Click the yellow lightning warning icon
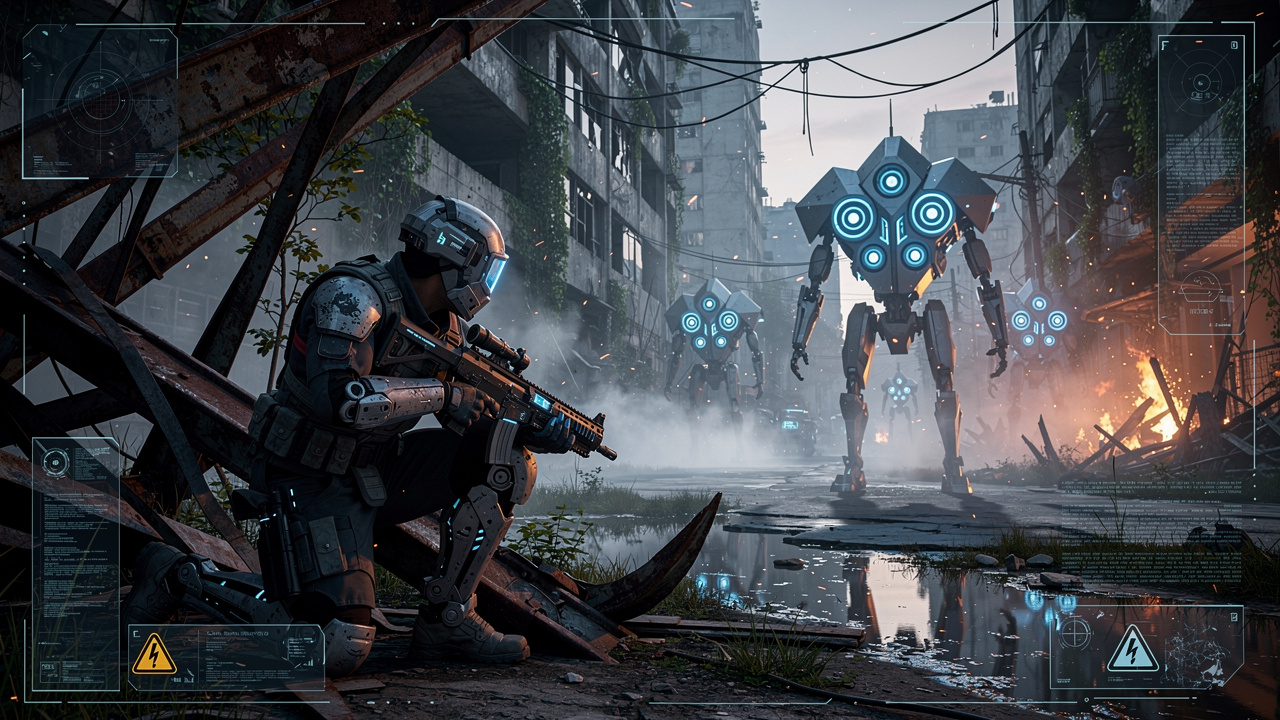Viewport: 1280px width, 720px height. click(x=154, y=654)
